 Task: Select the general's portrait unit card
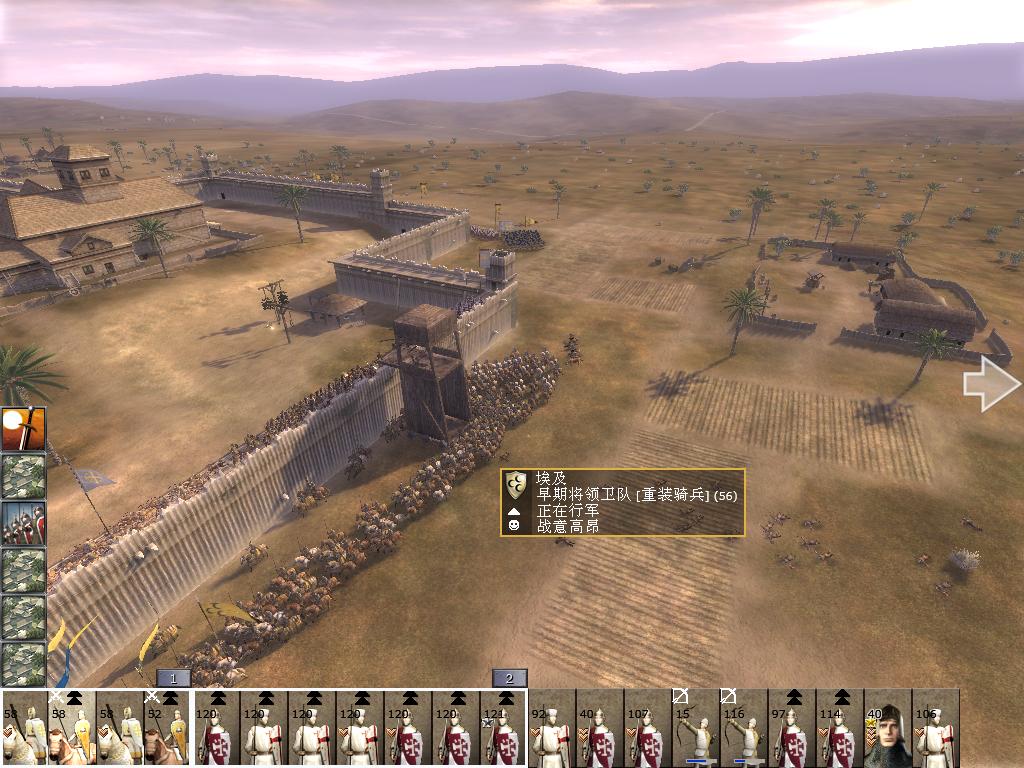[x=888, y=727]
